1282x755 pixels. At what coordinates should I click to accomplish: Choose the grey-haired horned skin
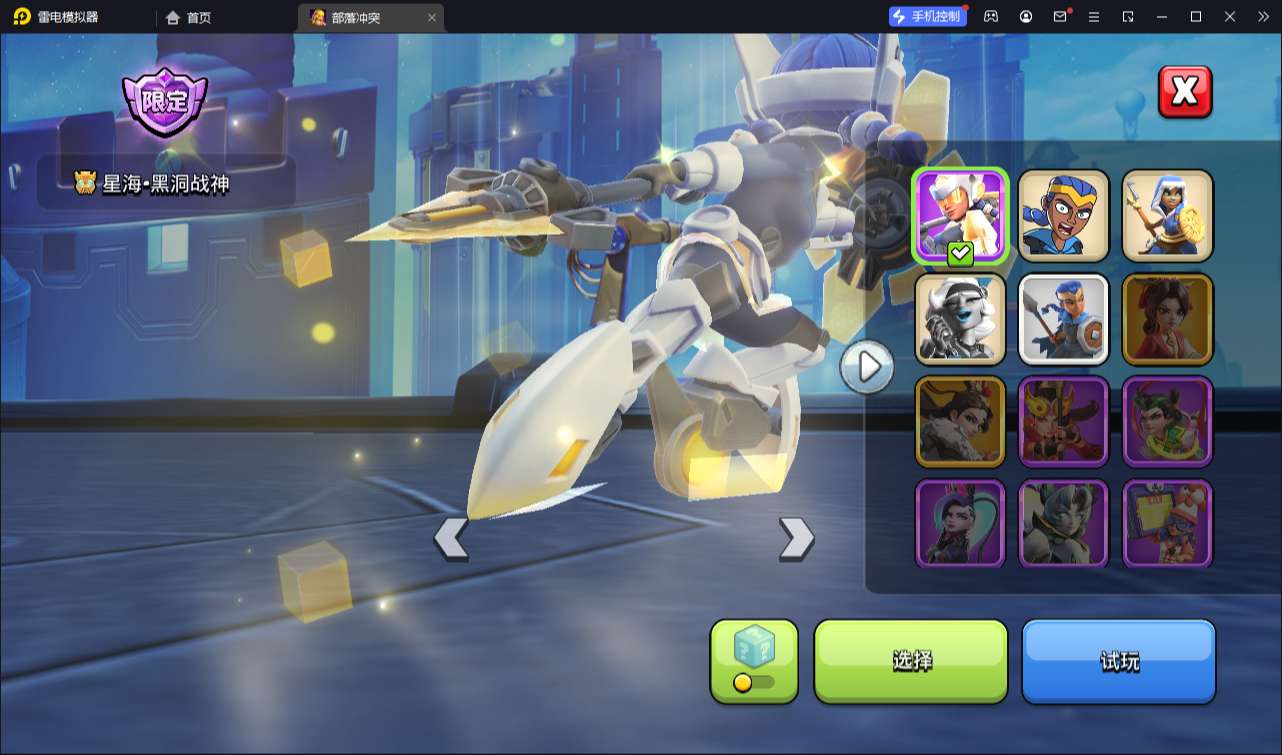click(1064, 524)
